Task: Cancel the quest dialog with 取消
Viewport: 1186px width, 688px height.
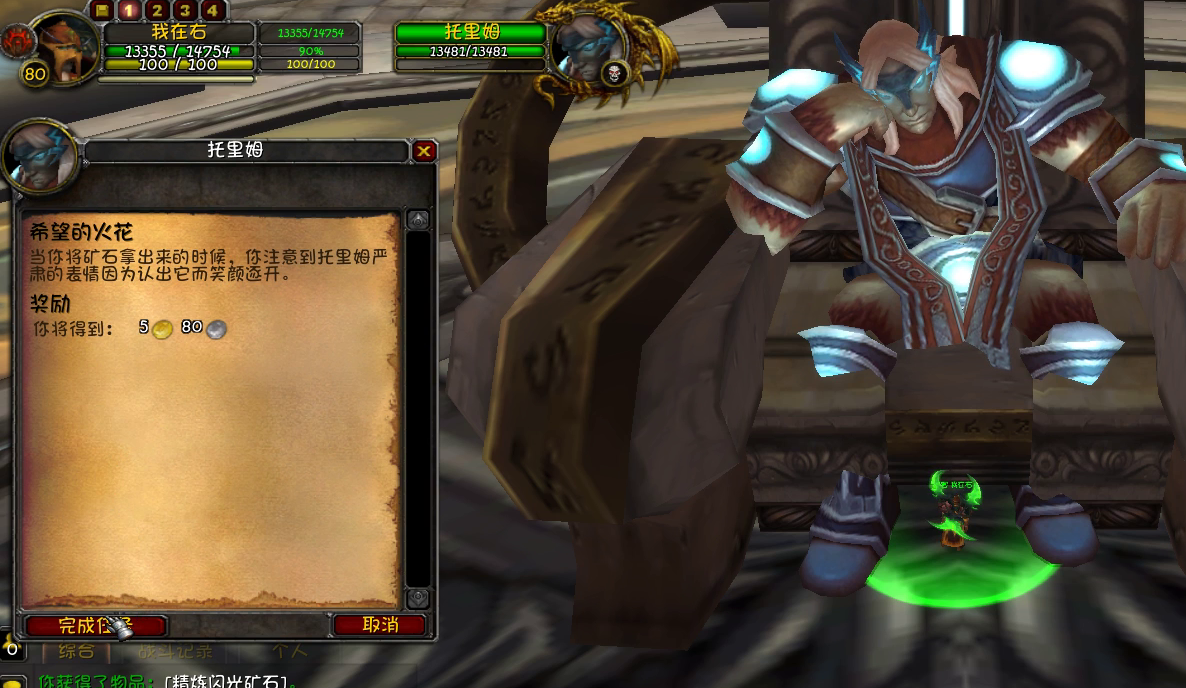Action: [x=380, y=625]
